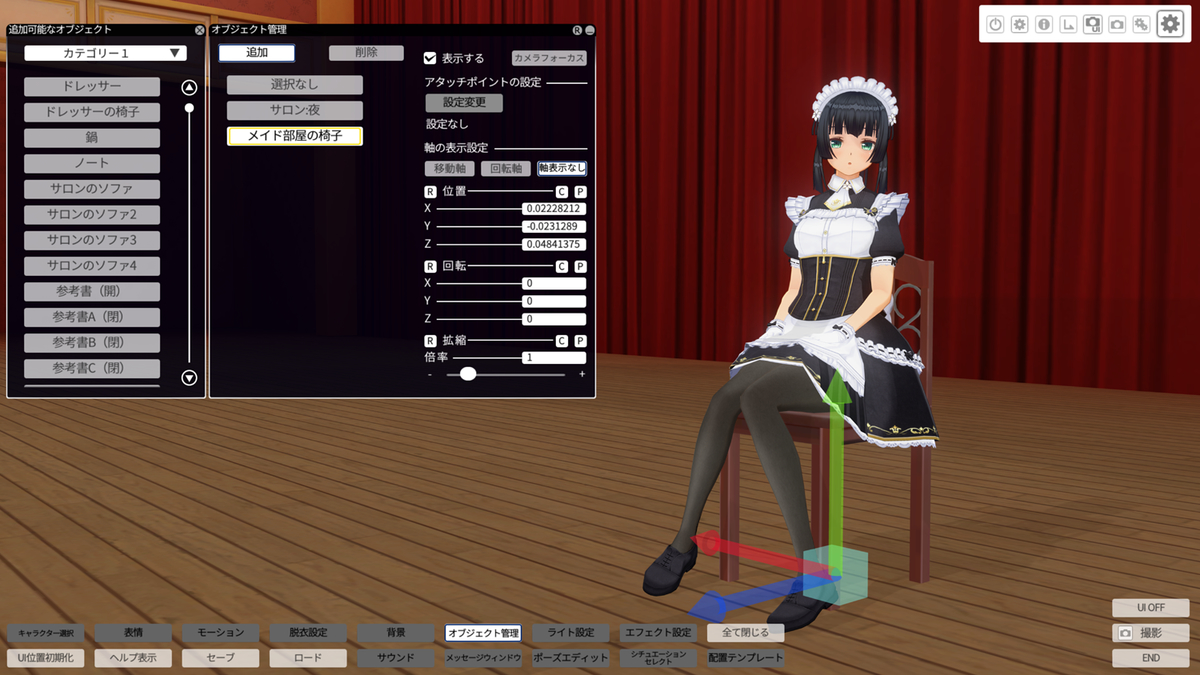Select メイド部屋の椅子 in object manager
This screenshot has height=675, width=1200.
point(295,136)
